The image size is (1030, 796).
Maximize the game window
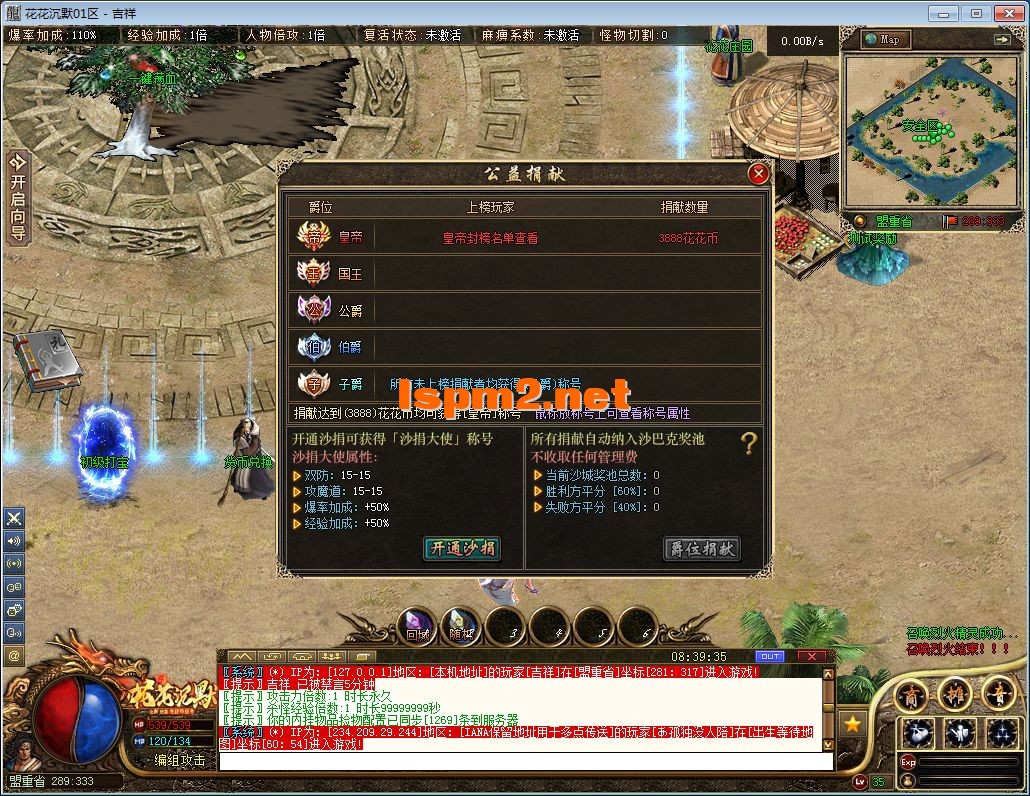pos(976,13)
